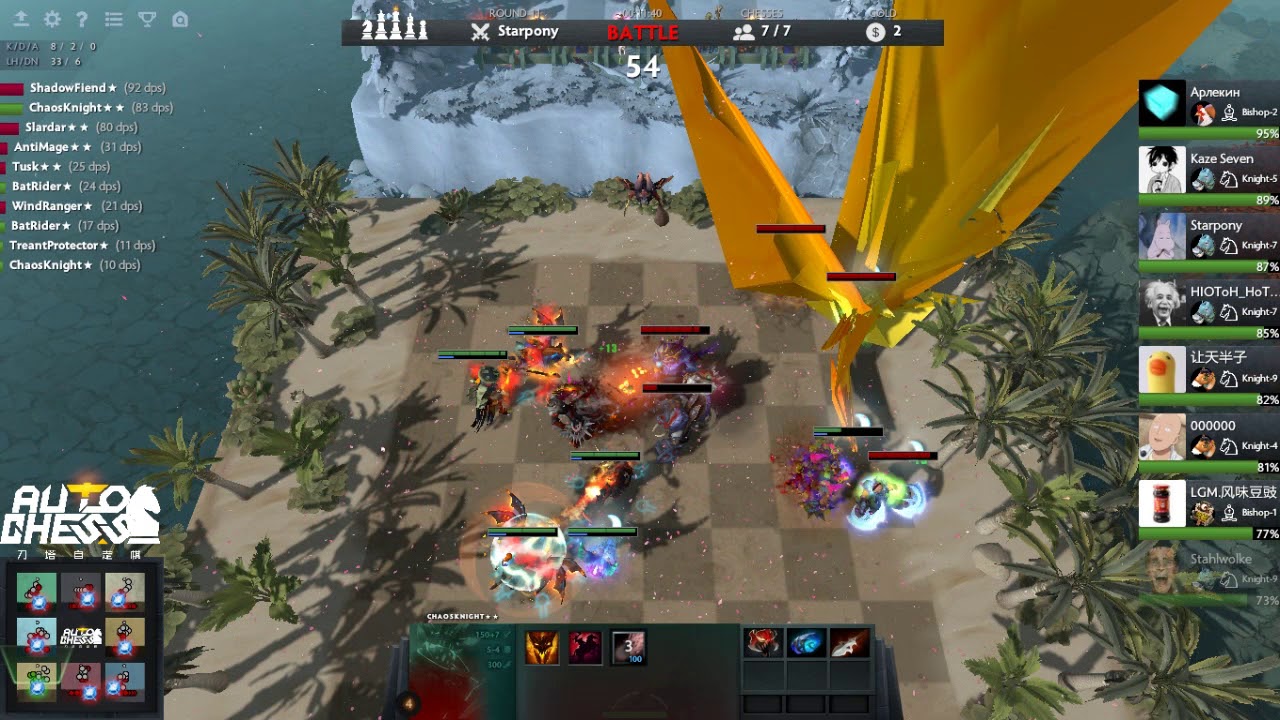
Task: Select the blue orb item slot
Action: tap(806, 643)
